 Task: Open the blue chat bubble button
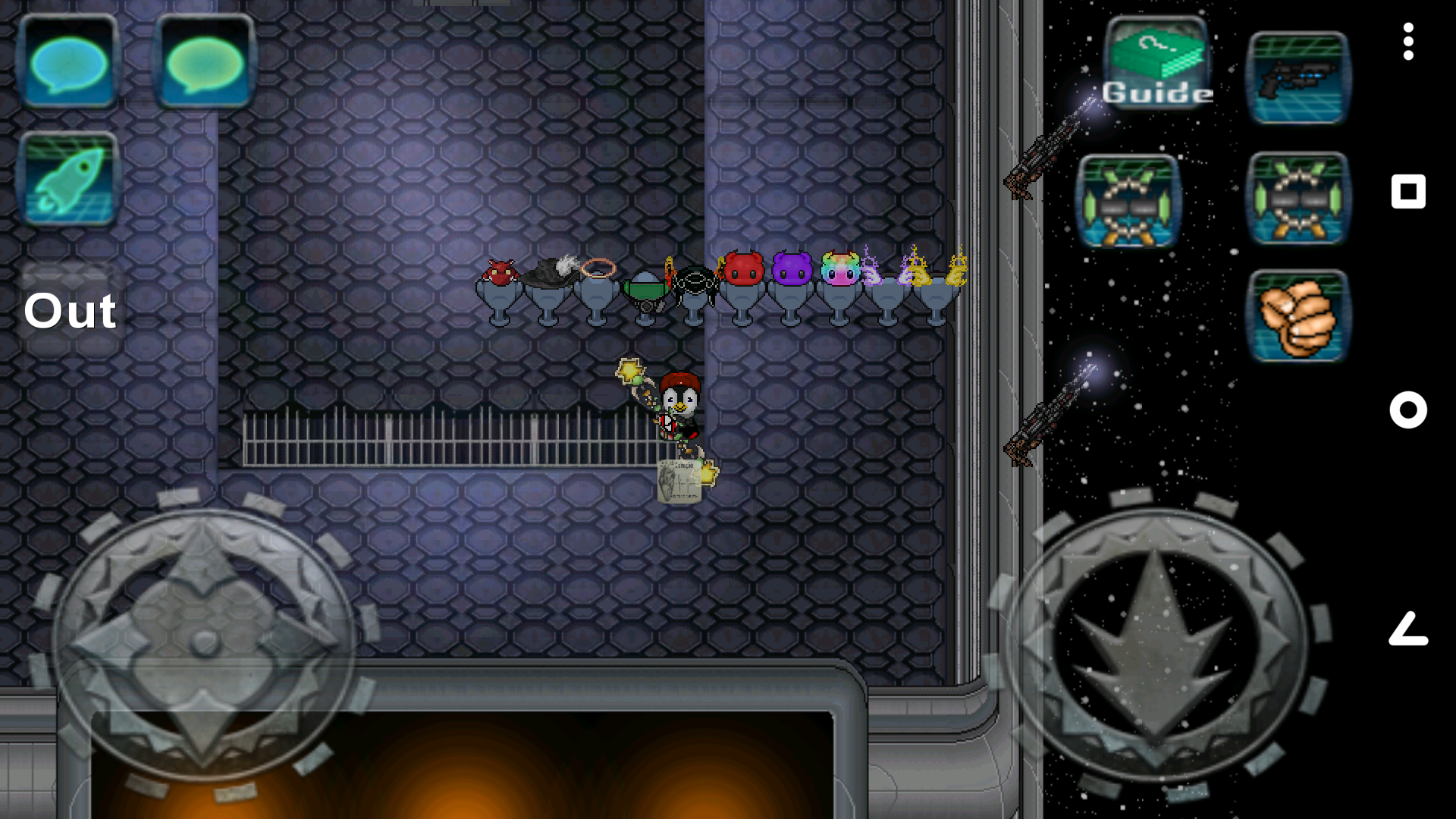click(x=68, y=62)
